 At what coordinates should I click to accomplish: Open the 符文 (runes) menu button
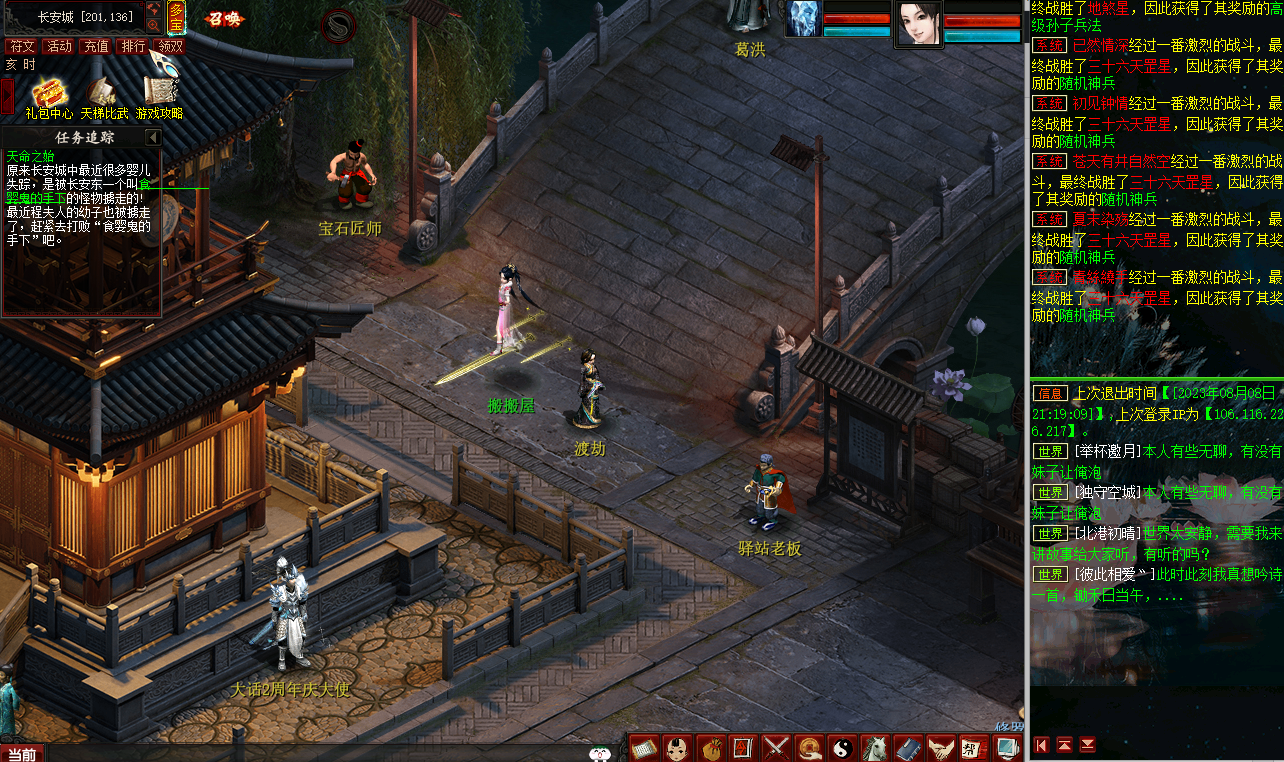(x=23, y=46)
